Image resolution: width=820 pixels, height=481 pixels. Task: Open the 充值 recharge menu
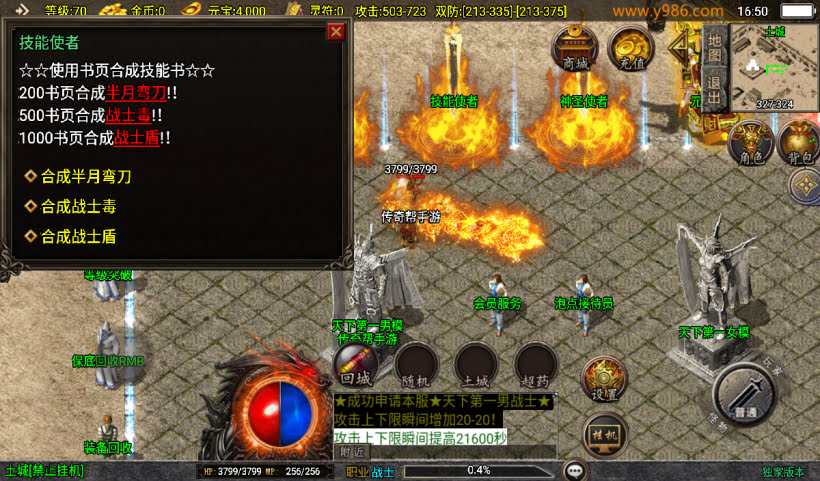[x=632, y=49]
